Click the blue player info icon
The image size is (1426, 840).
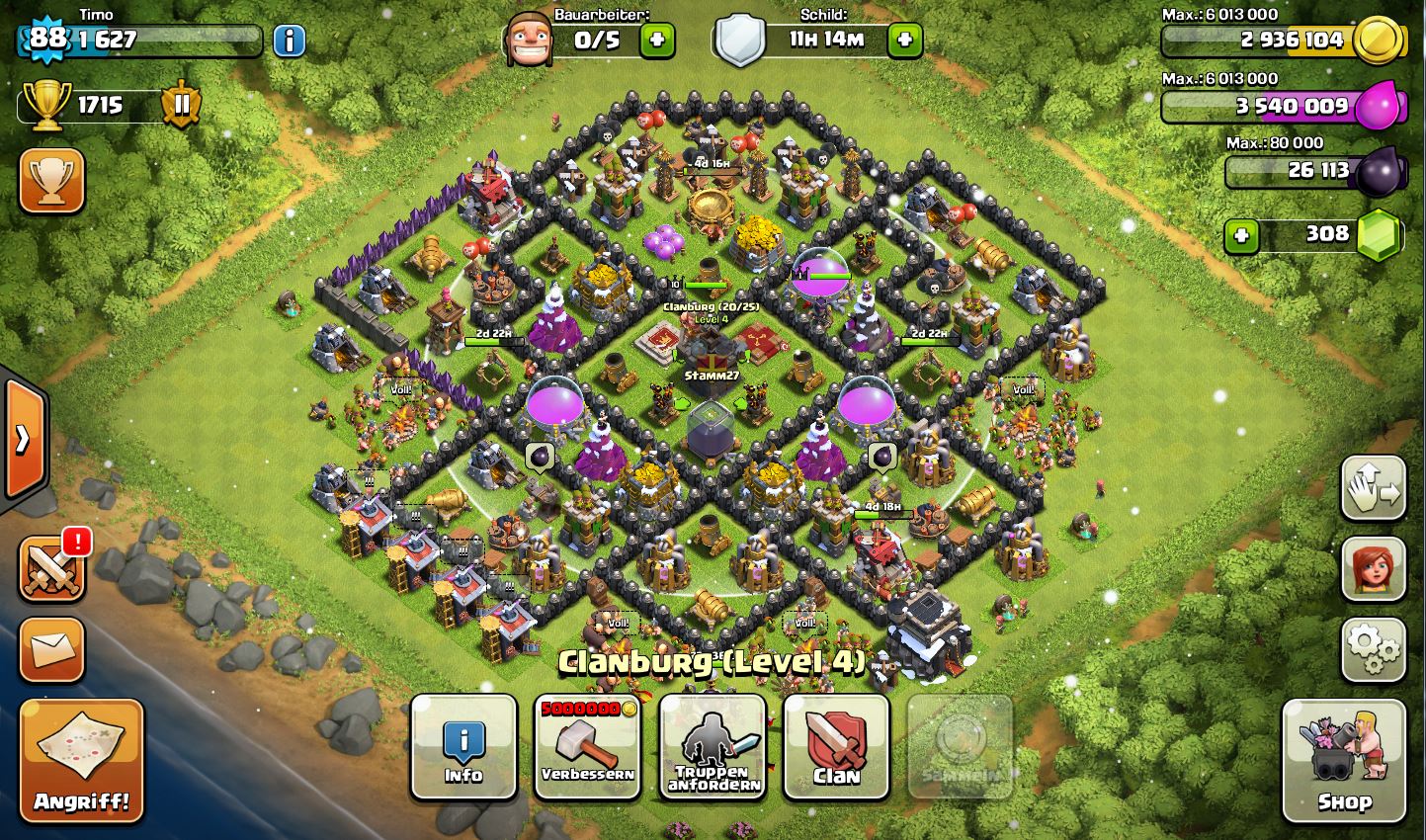pyautogui.click(x=290, y=41)
